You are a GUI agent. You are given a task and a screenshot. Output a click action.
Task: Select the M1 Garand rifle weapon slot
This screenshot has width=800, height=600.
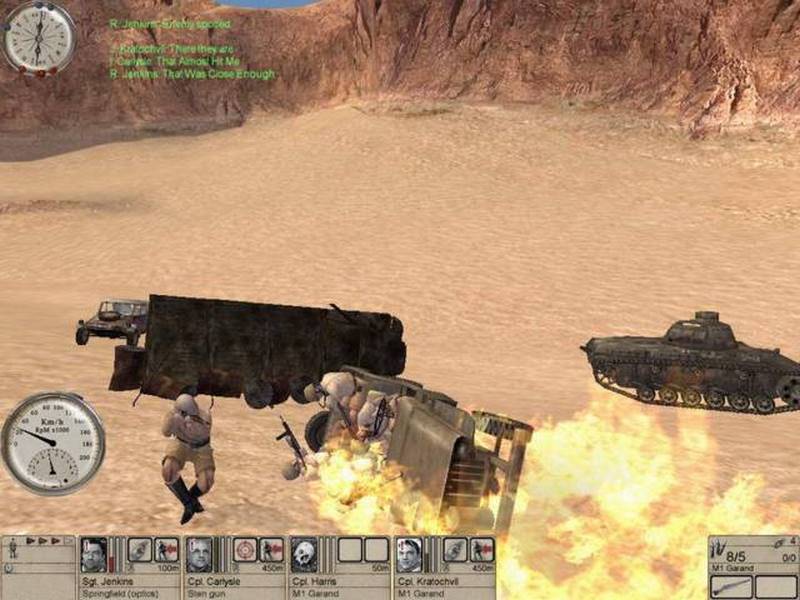[732, 587]
